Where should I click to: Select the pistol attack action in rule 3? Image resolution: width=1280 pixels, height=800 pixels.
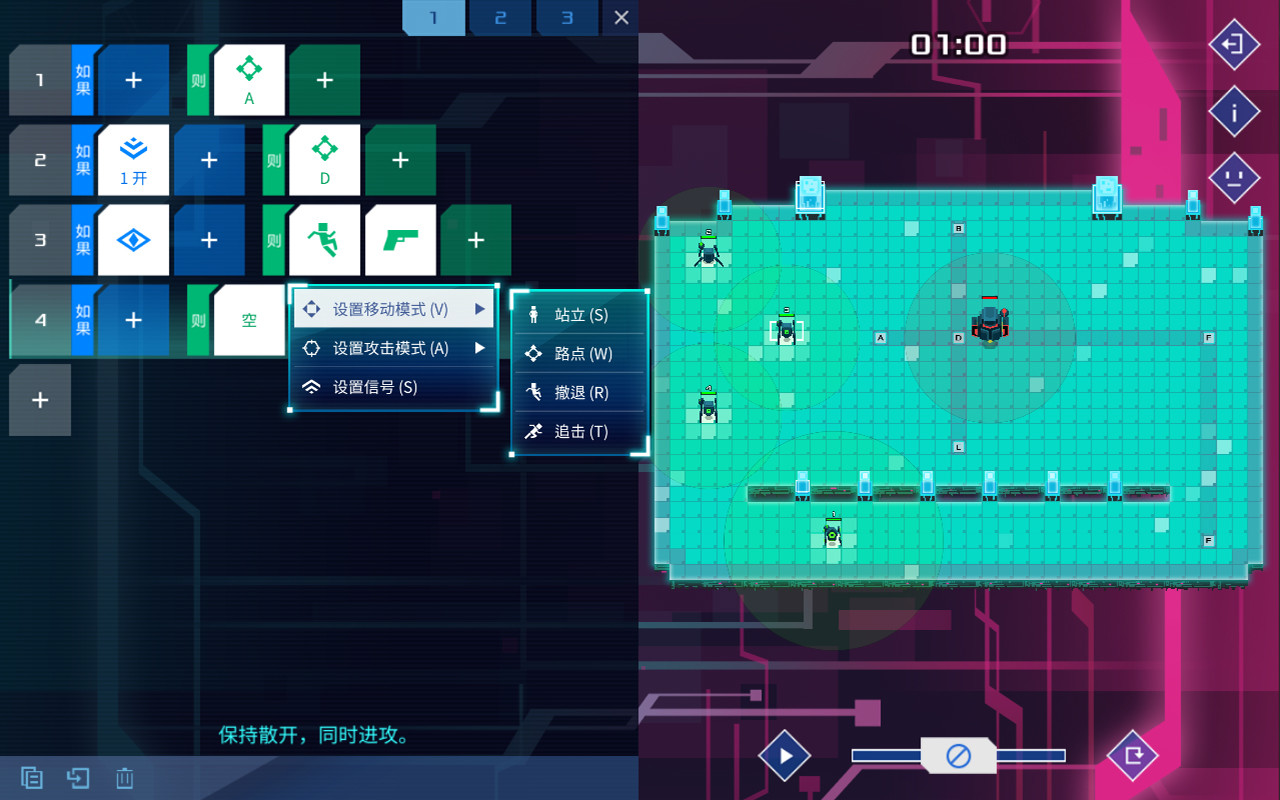coord(400,239)
